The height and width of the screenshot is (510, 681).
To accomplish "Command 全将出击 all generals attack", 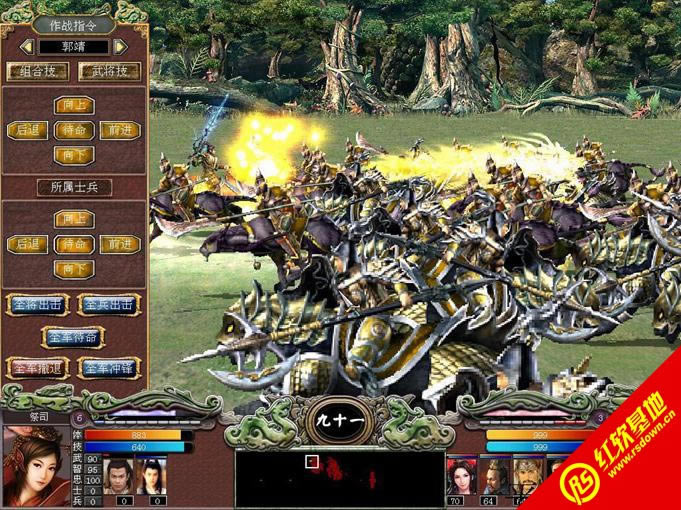I will point(37,304).
